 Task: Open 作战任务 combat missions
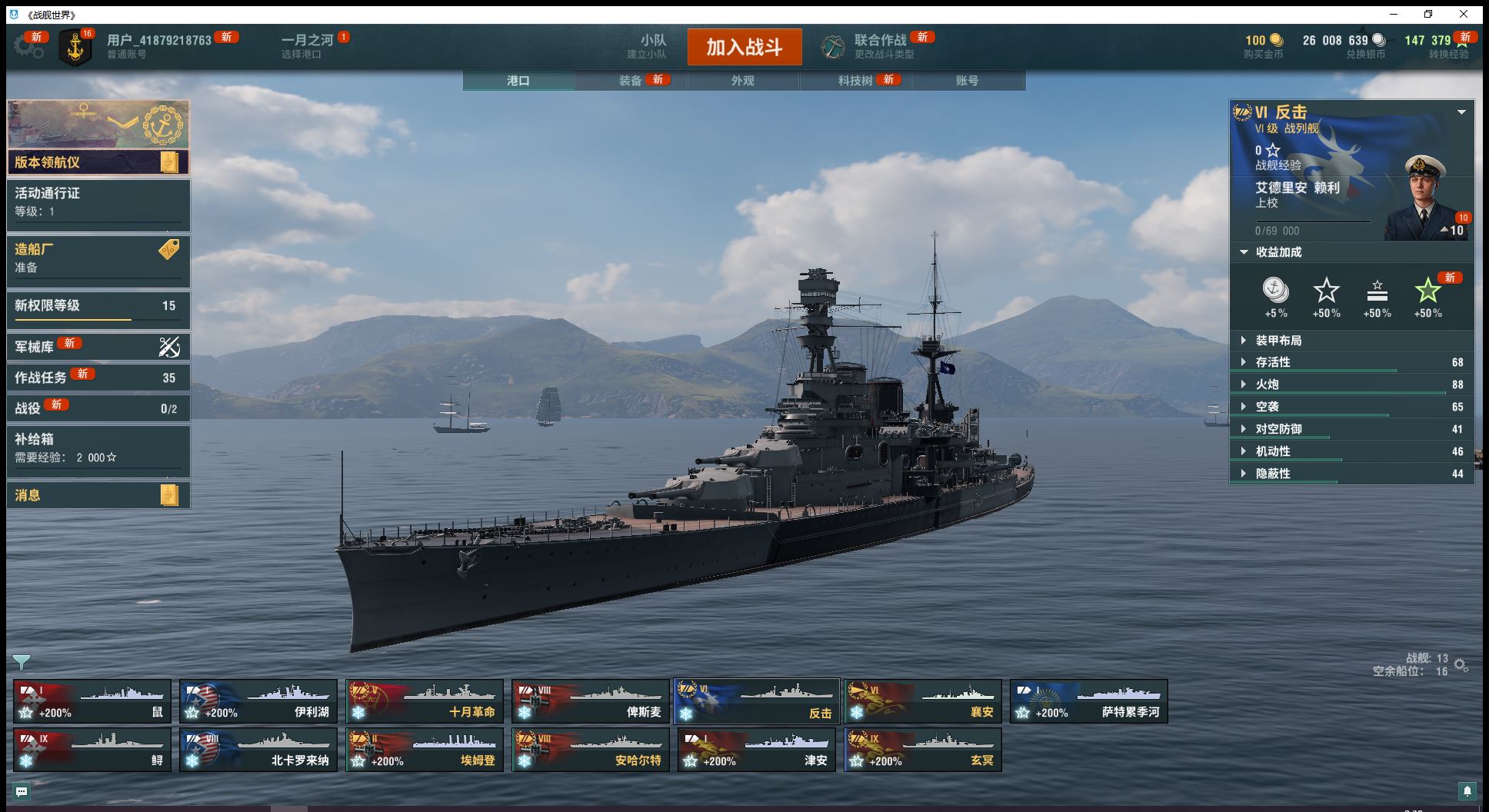point(98,378)
